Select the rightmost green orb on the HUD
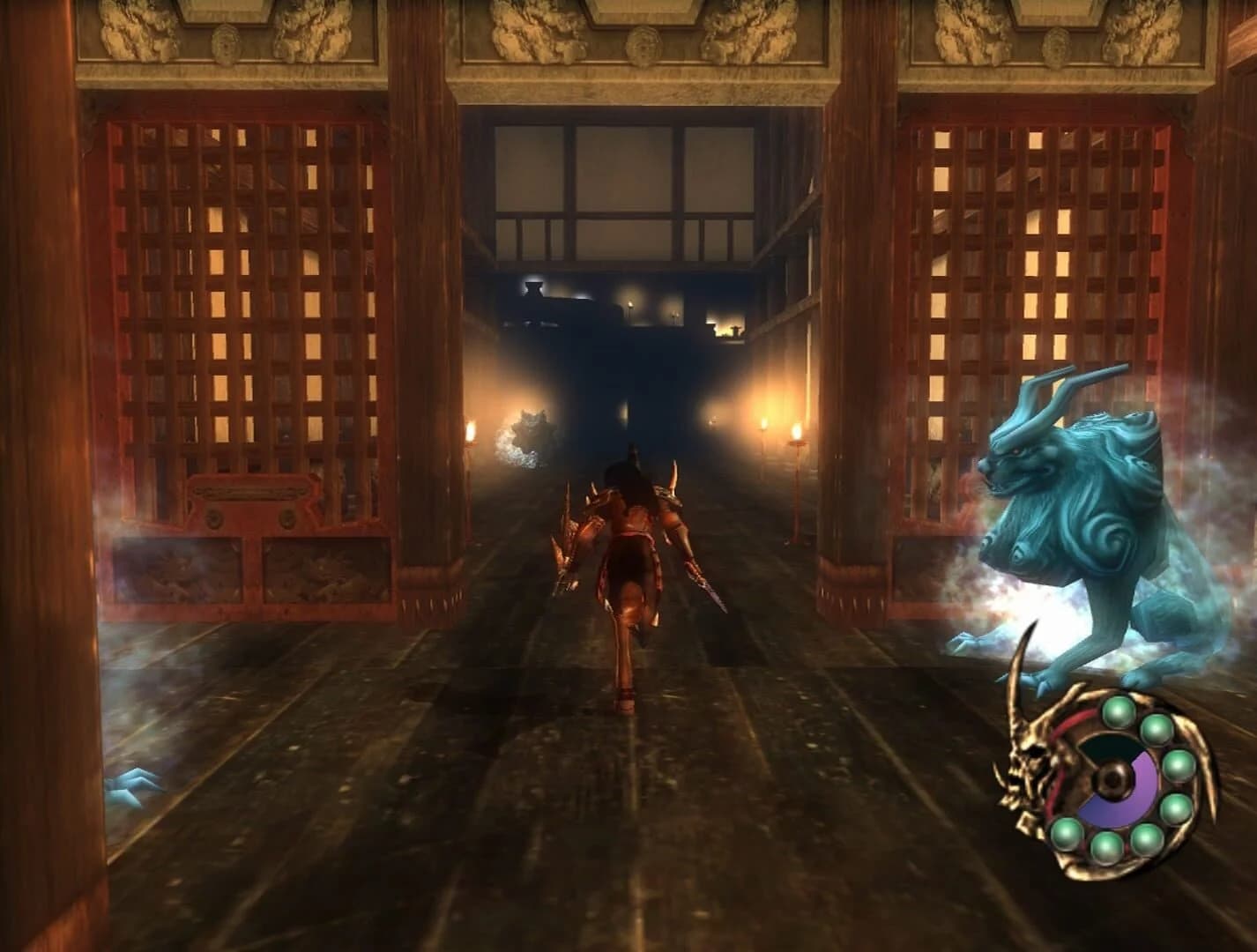This screenshot has width=1257, height=952. [1178, 767]
